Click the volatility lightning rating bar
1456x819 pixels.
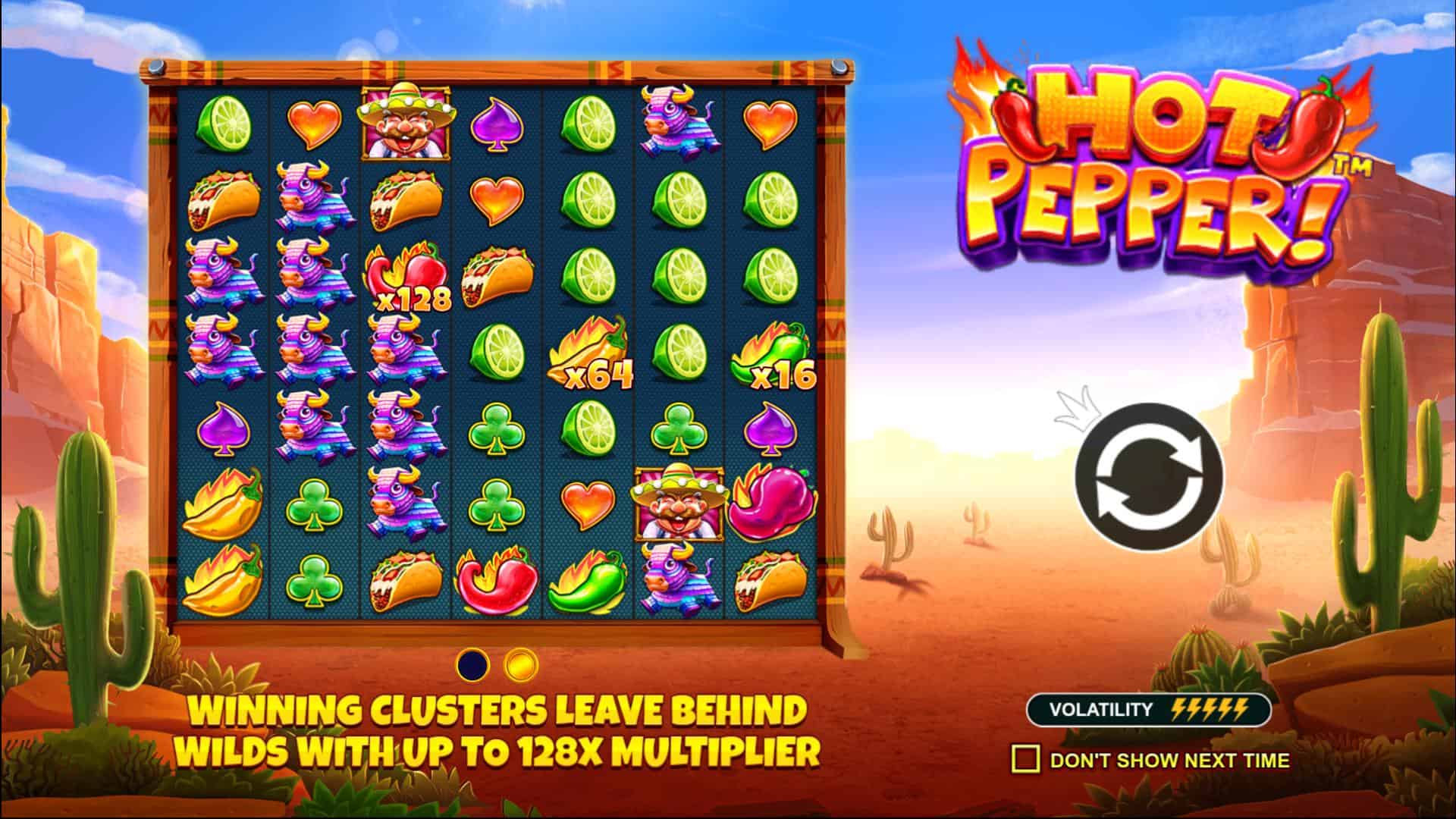click(1209, 709)
